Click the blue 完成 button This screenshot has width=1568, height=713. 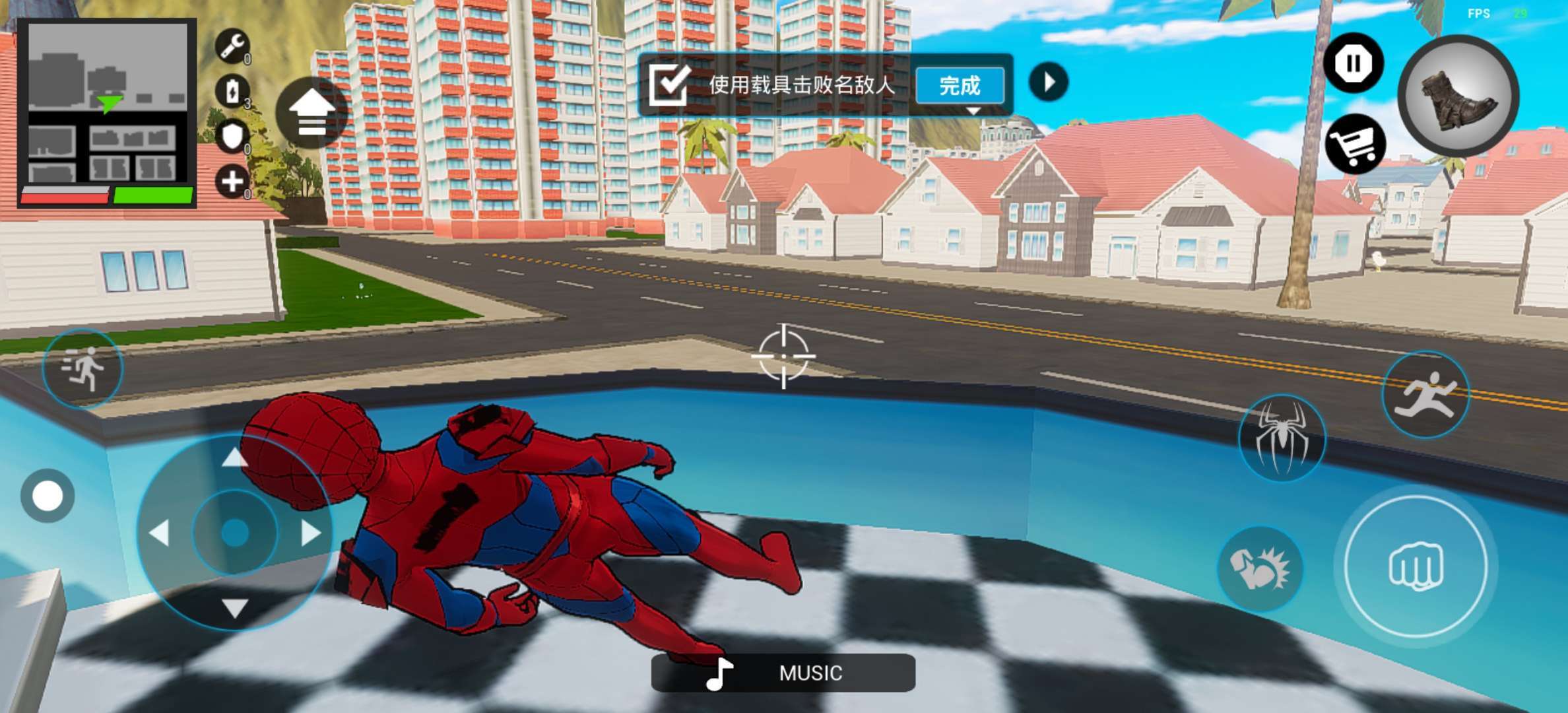click(960, 86)
